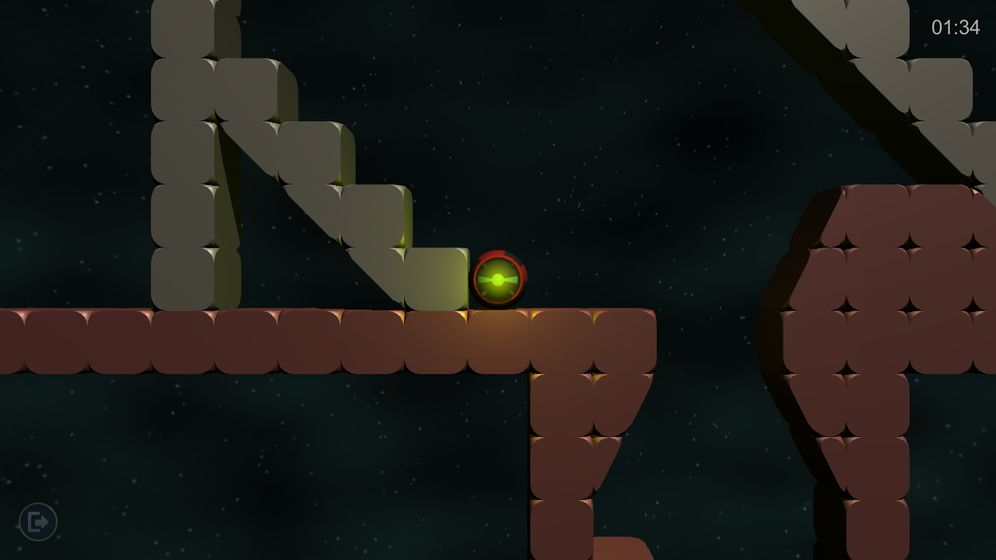Click the exit level button

click(x=38, y=521)
